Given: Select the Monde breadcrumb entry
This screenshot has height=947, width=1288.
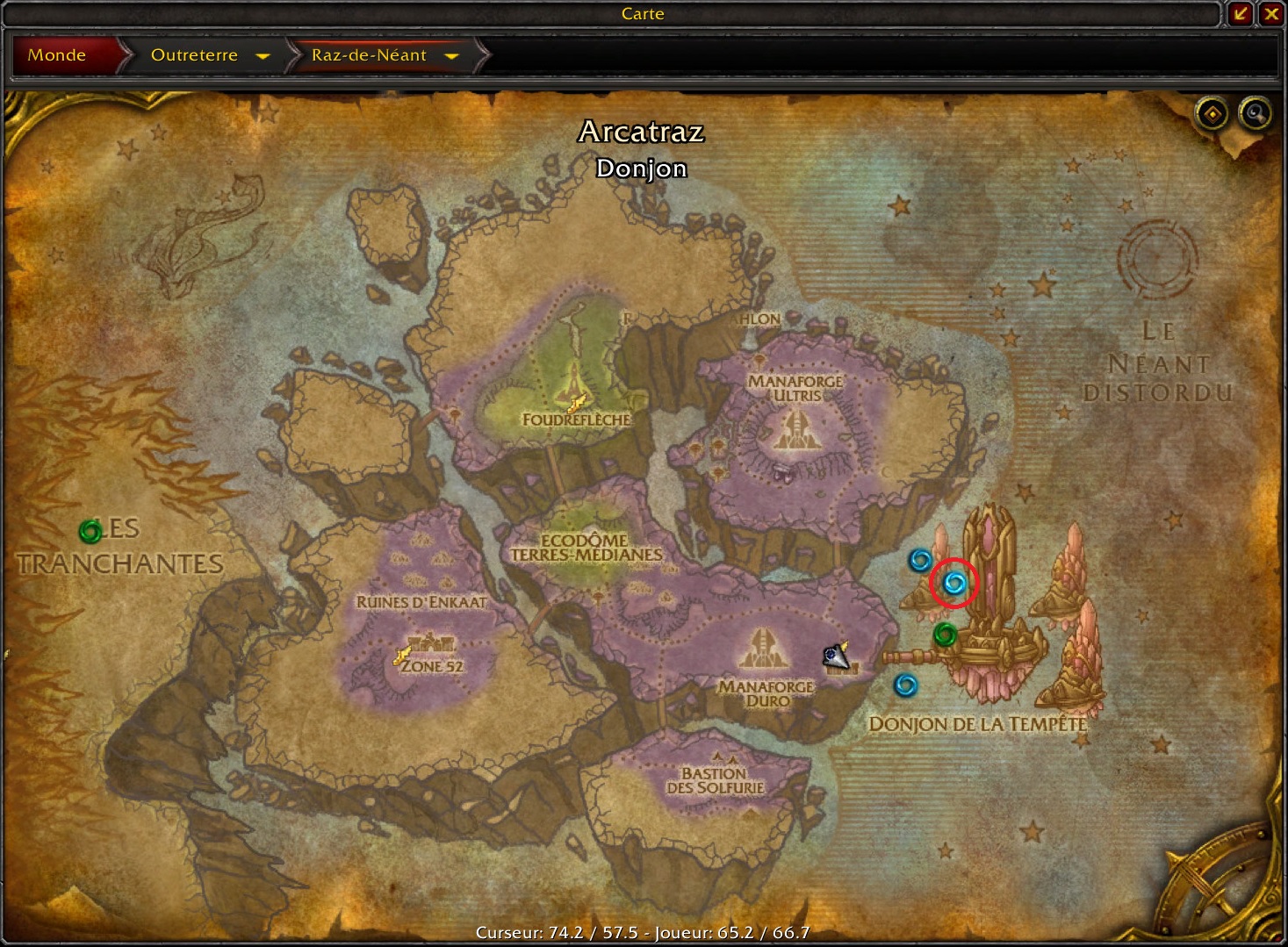Looking at the screenshot, I should 57,54.
